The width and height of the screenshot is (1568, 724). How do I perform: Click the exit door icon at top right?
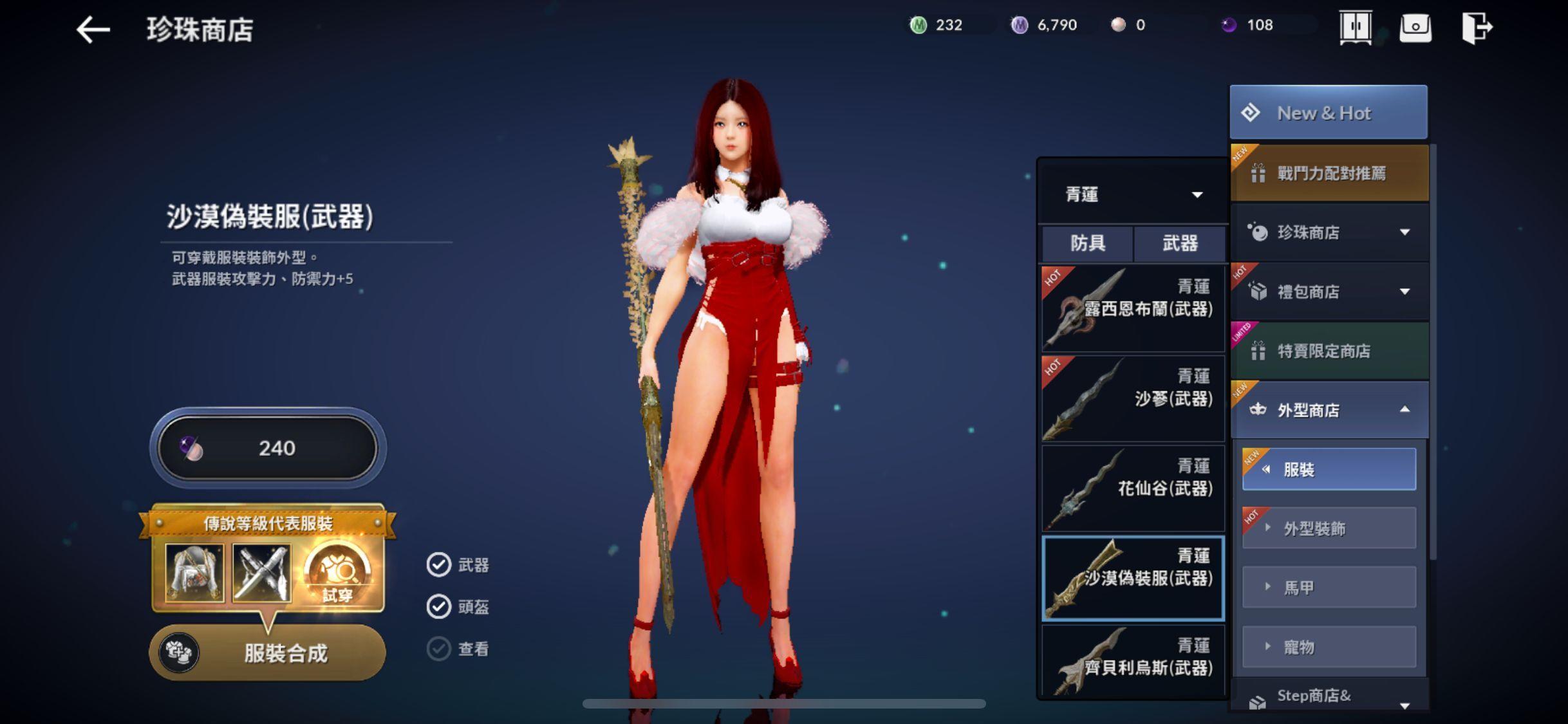(x=1477, y=27)
